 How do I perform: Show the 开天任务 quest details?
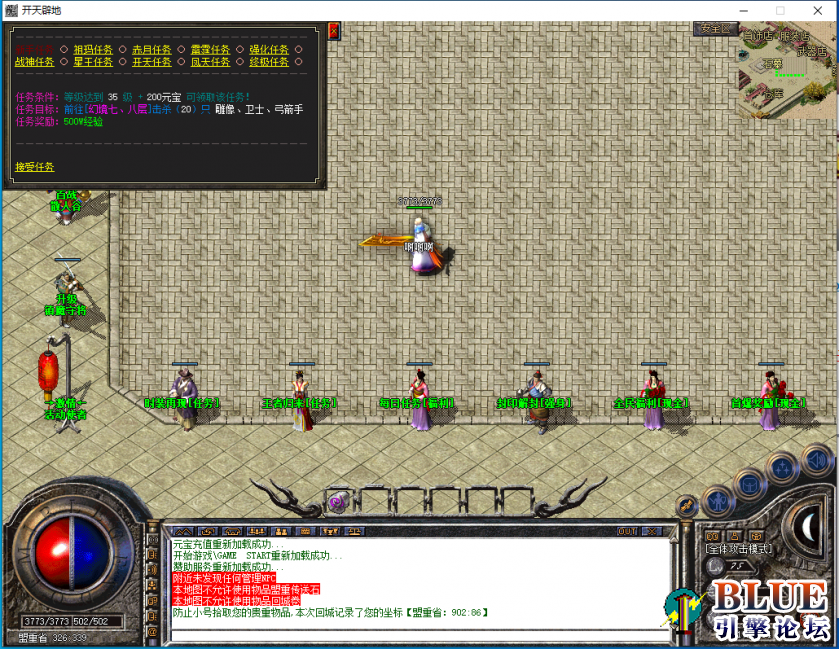click(151, 61)
